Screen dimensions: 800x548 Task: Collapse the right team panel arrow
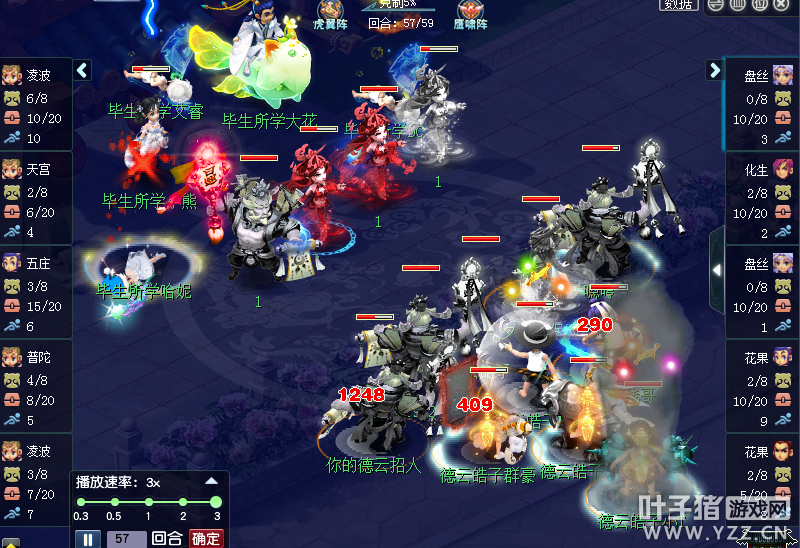[714, 70]
